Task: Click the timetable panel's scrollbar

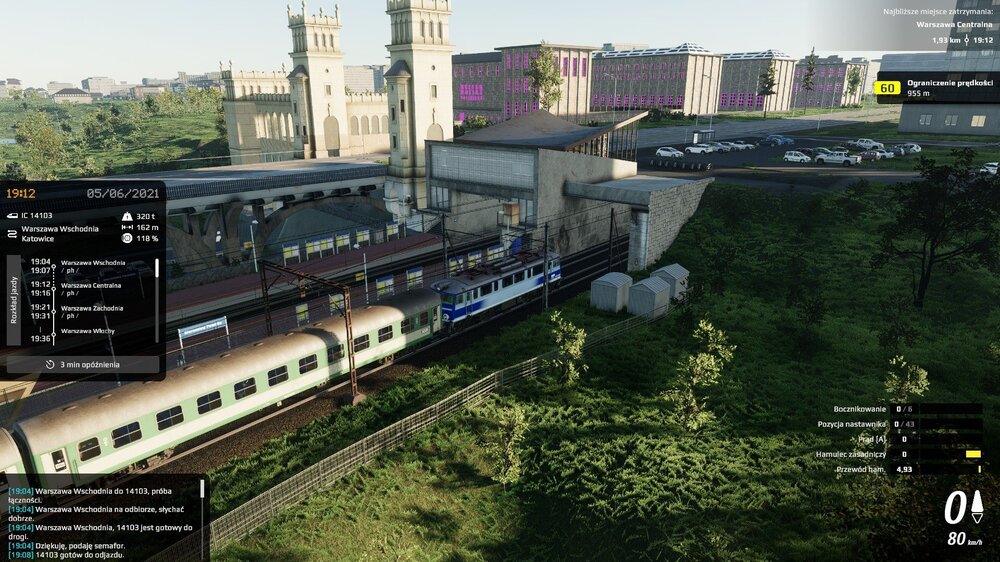Action: pos(156,270)
